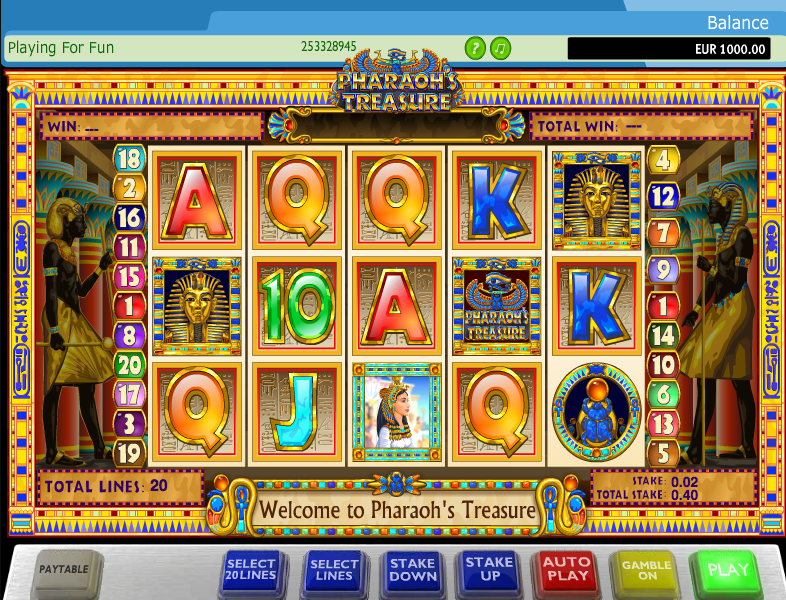The height and width of the screenshot is (600, 786).
Task: Choose payline number 20 marker
Action: coord(129,364)
